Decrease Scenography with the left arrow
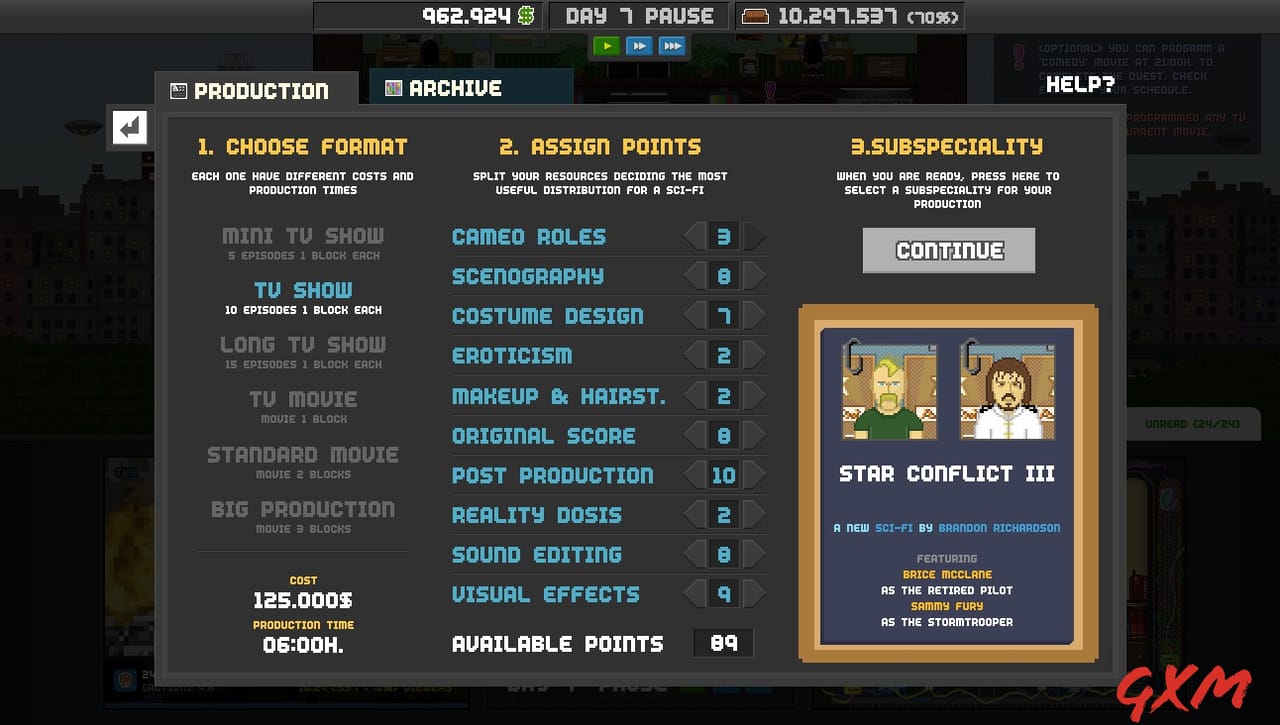 pos(695,276)
